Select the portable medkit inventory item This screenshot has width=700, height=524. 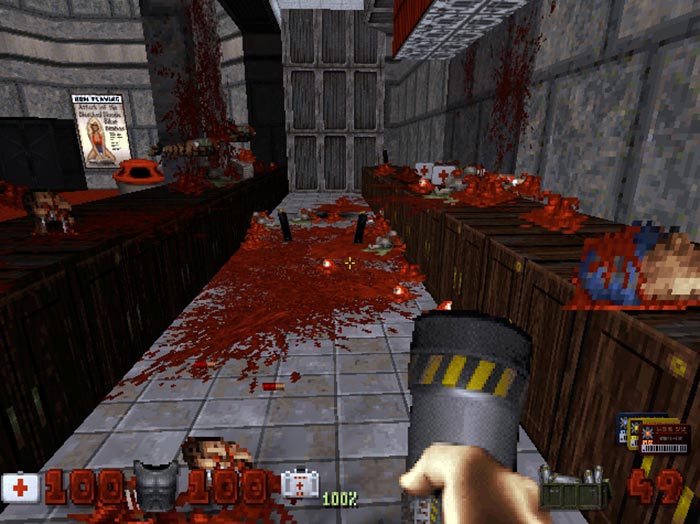pos(296,485)
